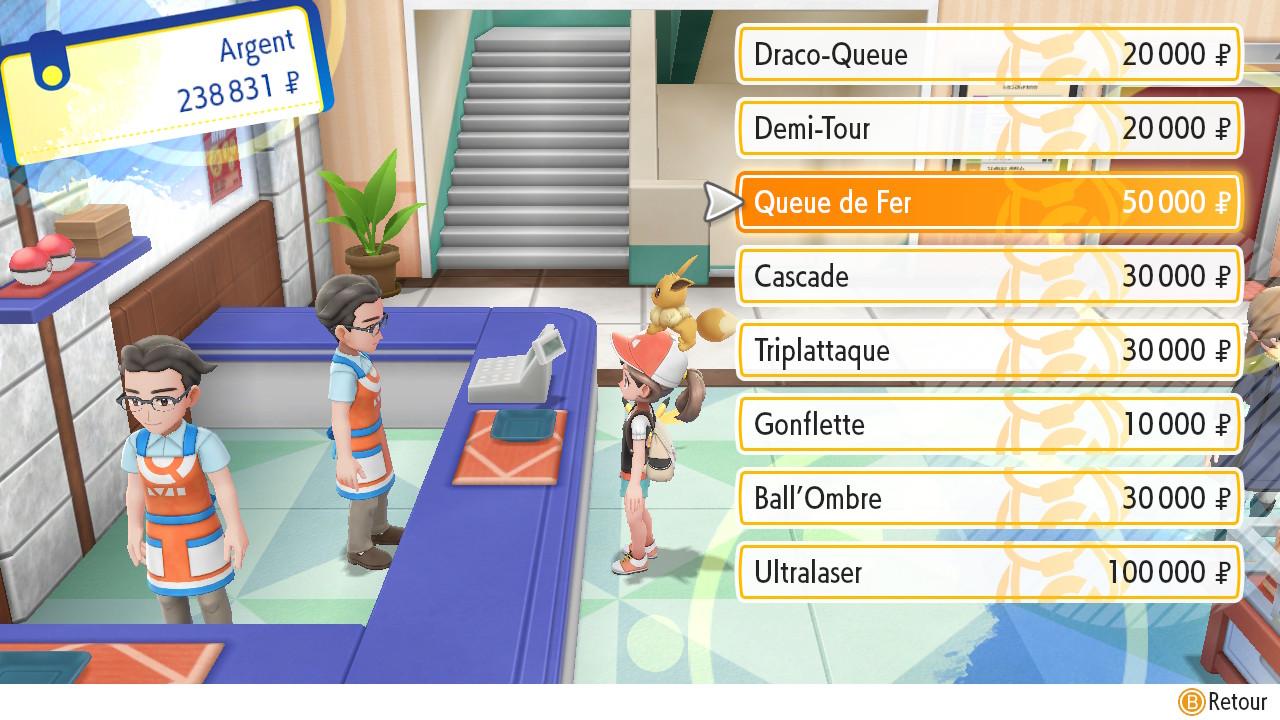Choose Gonflette priced at 10 000
Screen dimensions: 1280x720
click(988, 424)
